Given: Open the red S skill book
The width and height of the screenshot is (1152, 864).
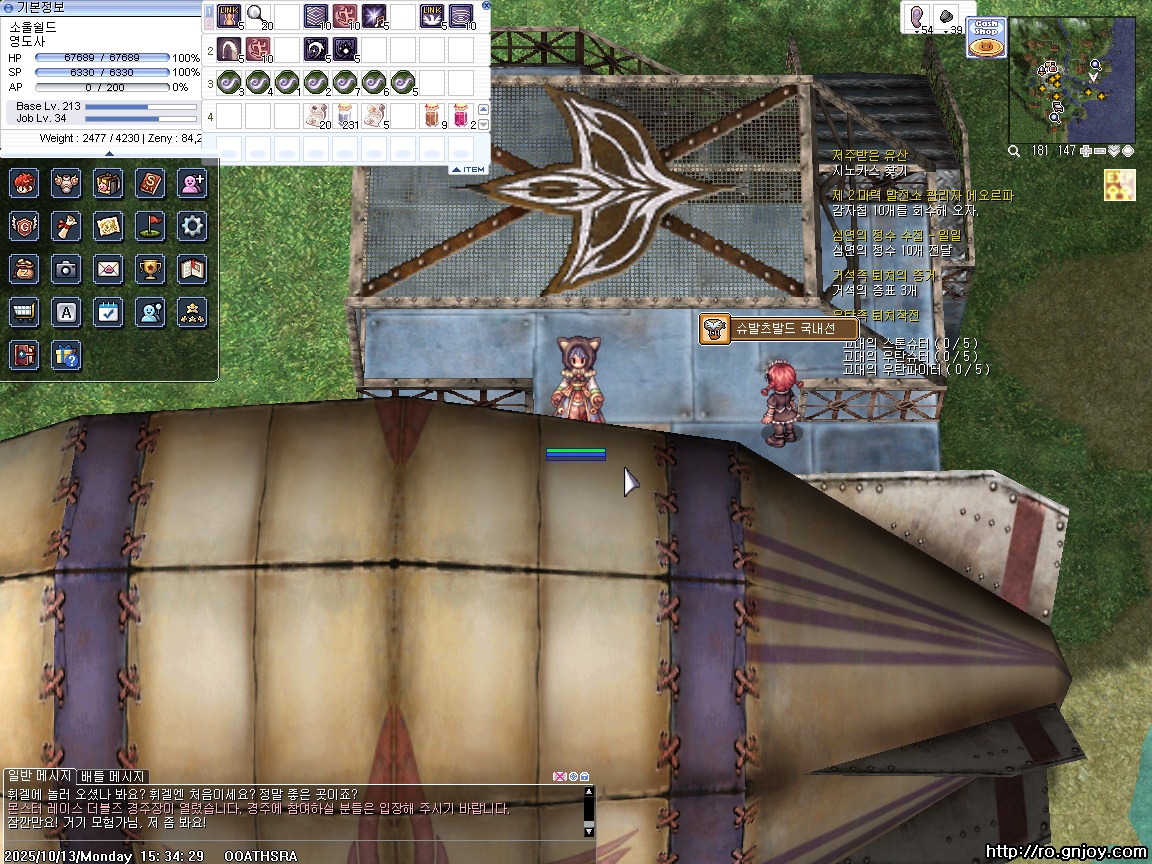Looking at the screenshot, I should [x=150, y=183].
